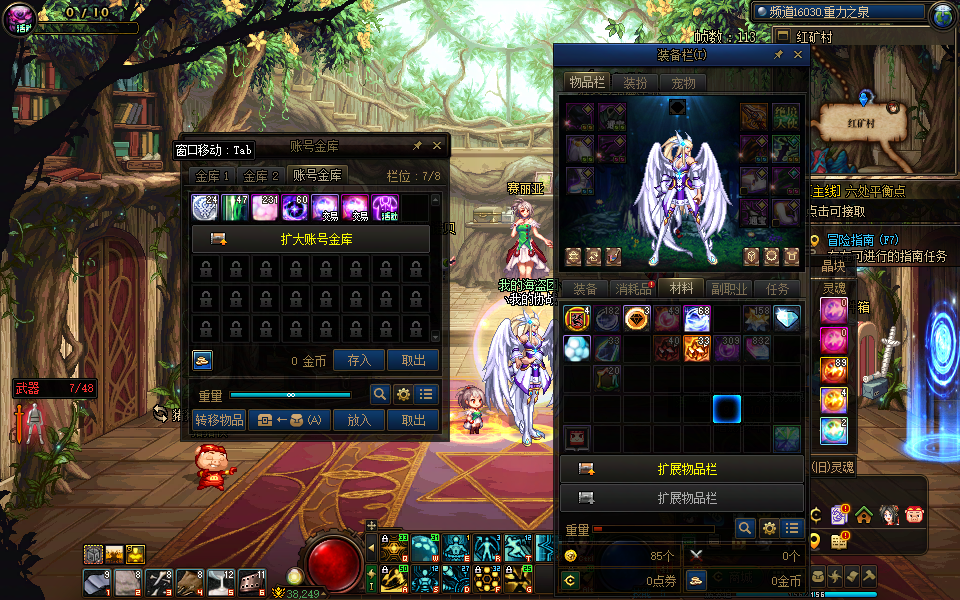The image size is (960, 600).
Task: Close the 账号金库 vault window
Action: pos(437,146)
